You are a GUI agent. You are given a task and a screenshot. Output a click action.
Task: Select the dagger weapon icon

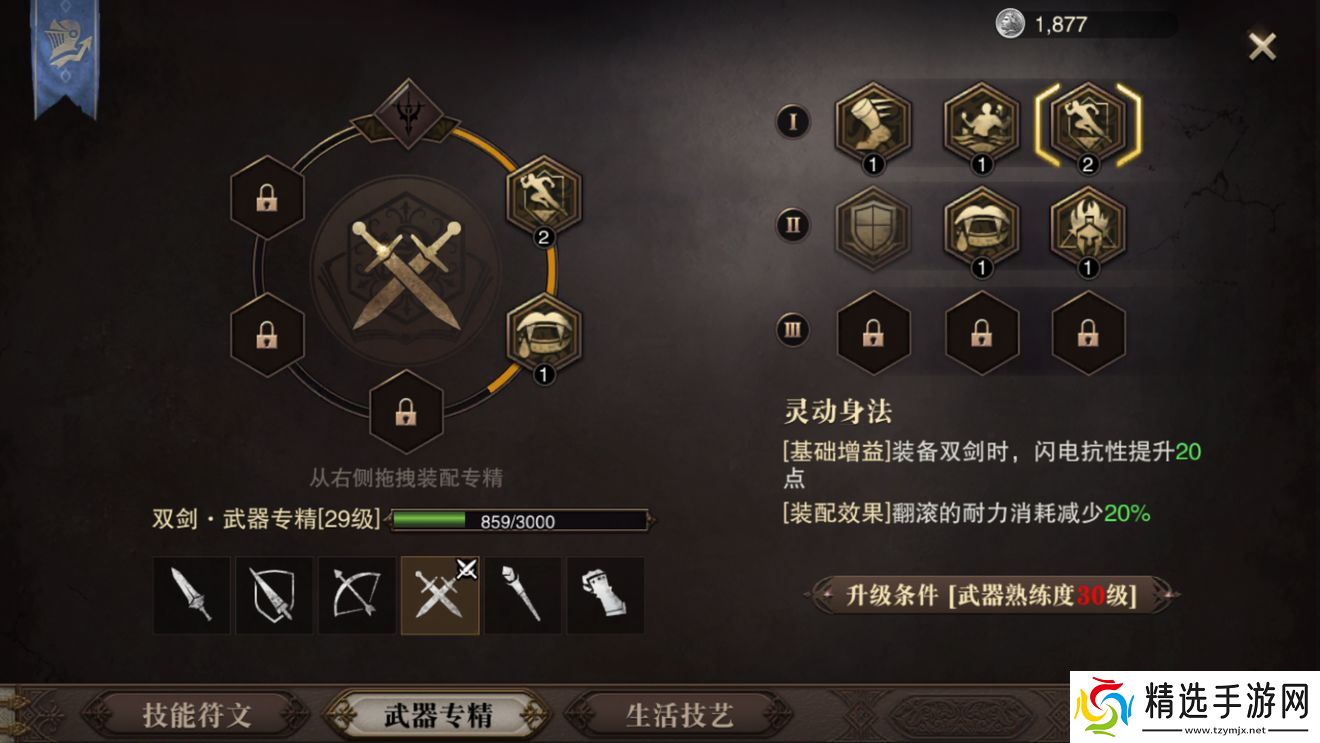tap(193, 595)
